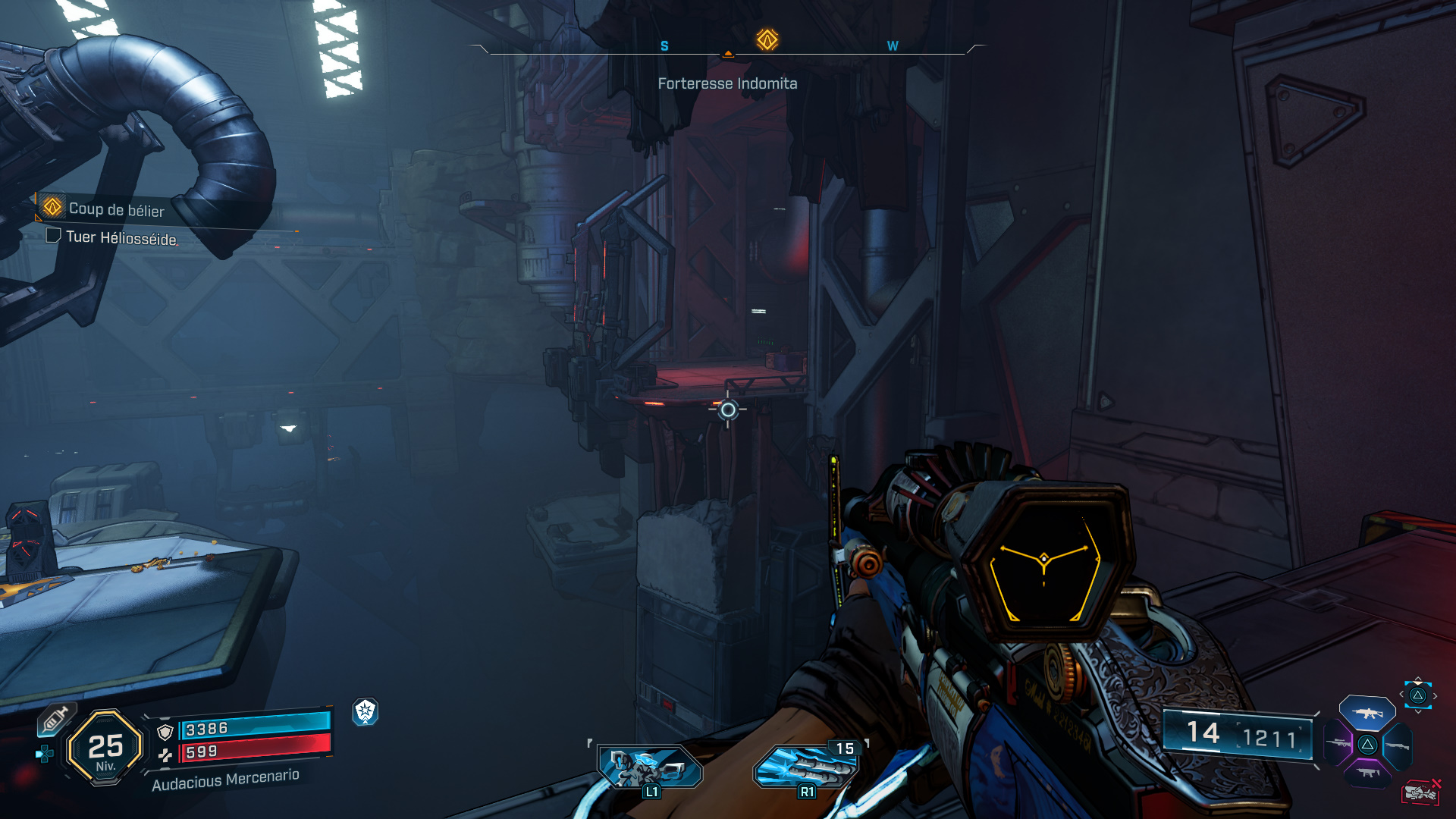Click the orange quest marker on the compass
The width and height of the screenshot is (1456, 819).
tap(767, 39)
